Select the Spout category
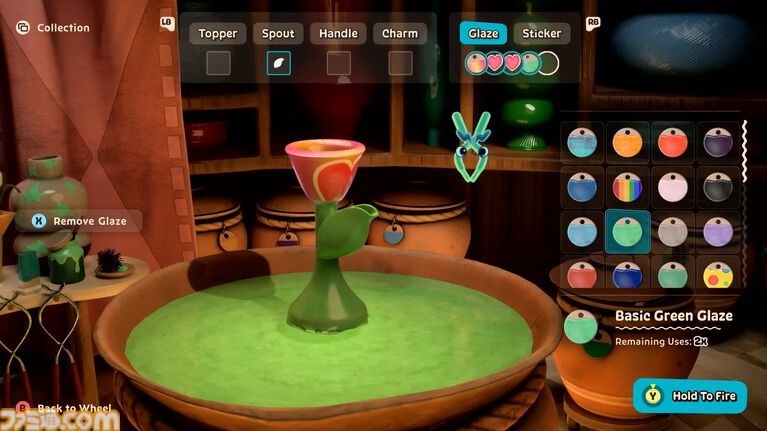The image size is (767, 431). click(x=278, y=34)
